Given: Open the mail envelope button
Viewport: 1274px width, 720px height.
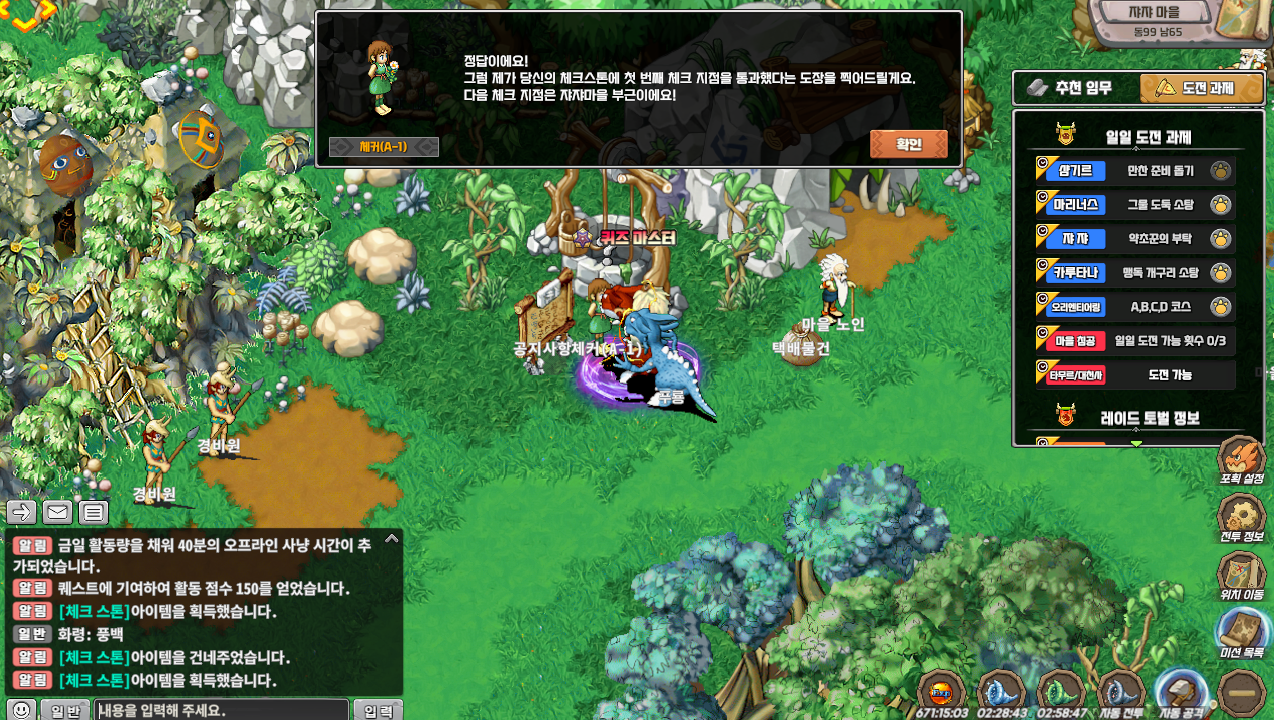Looking at the screenshot, I should click(57, 513).
